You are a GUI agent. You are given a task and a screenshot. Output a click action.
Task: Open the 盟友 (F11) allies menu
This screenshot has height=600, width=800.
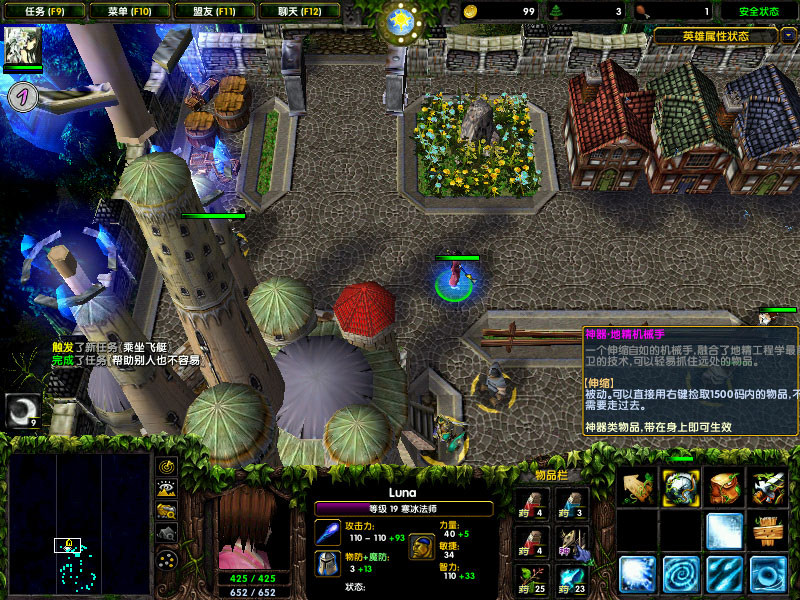pyautogui.click(x=212, y=11)
